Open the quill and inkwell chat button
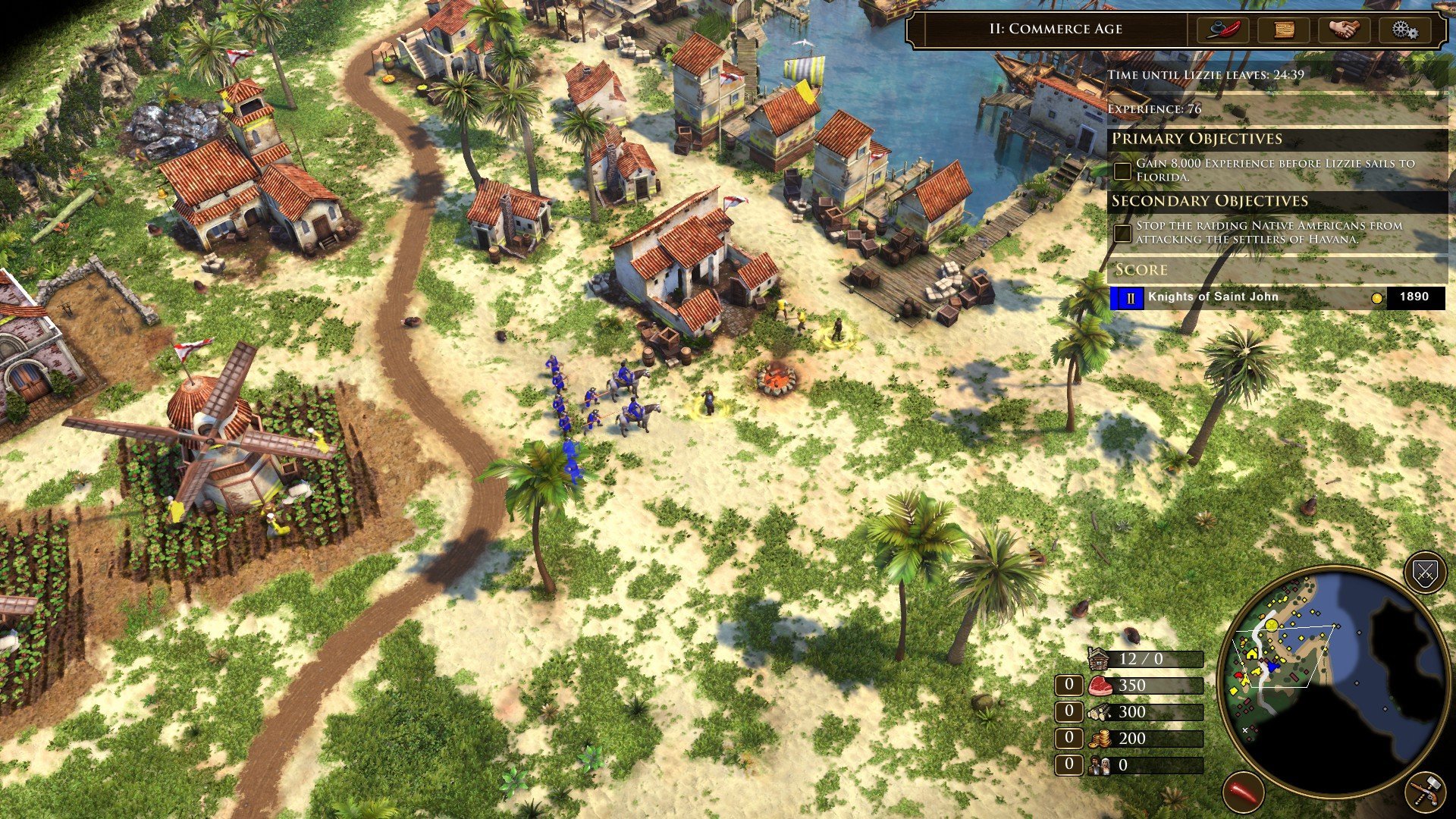 (x=1222, y=30)
